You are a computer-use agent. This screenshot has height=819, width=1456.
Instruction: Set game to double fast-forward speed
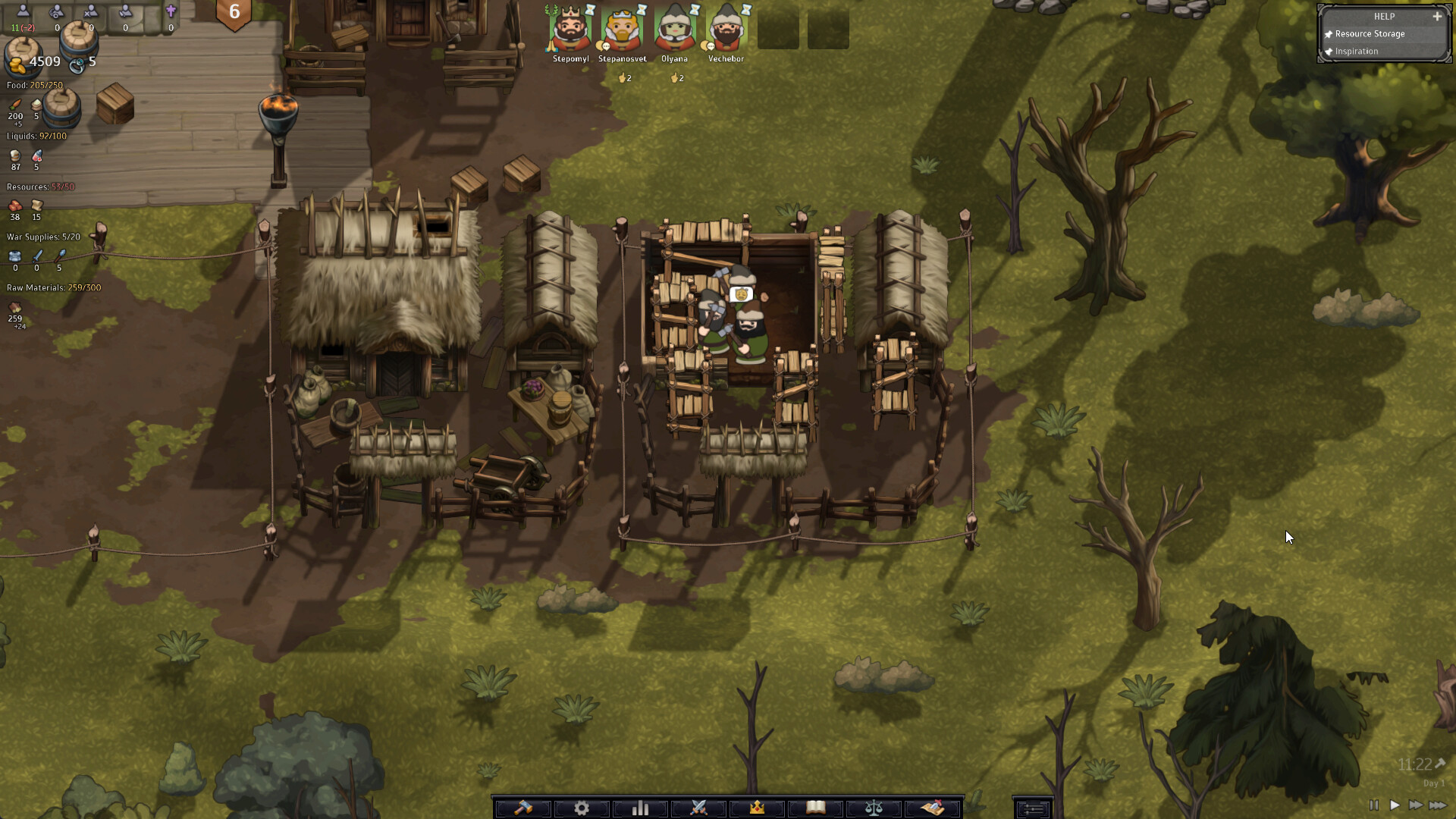click(x=1415, y=805)
